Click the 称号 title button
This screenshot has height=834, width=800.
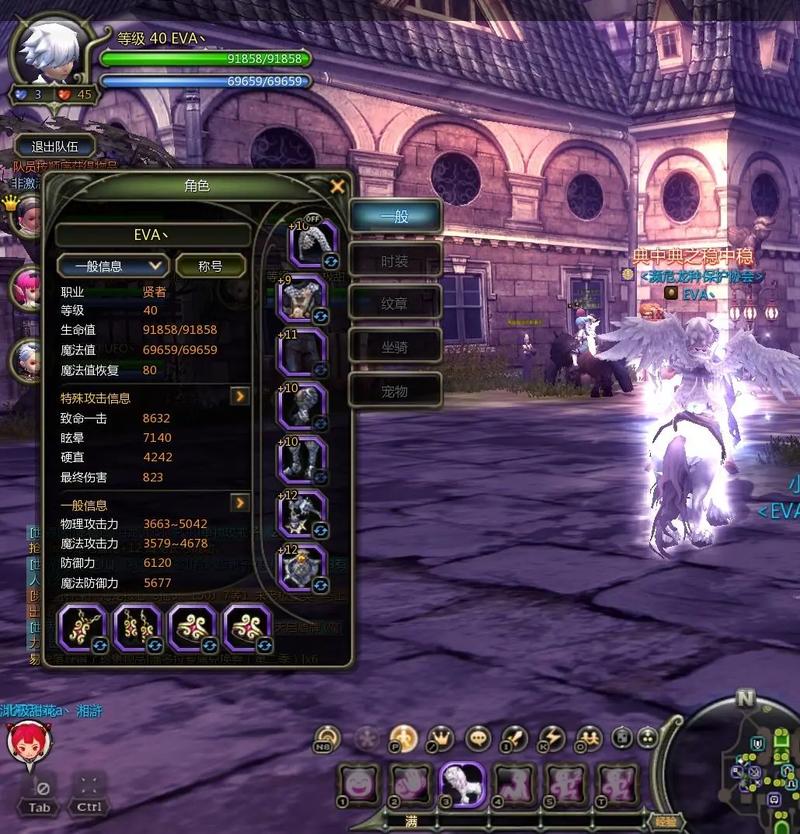click(210, 266)
